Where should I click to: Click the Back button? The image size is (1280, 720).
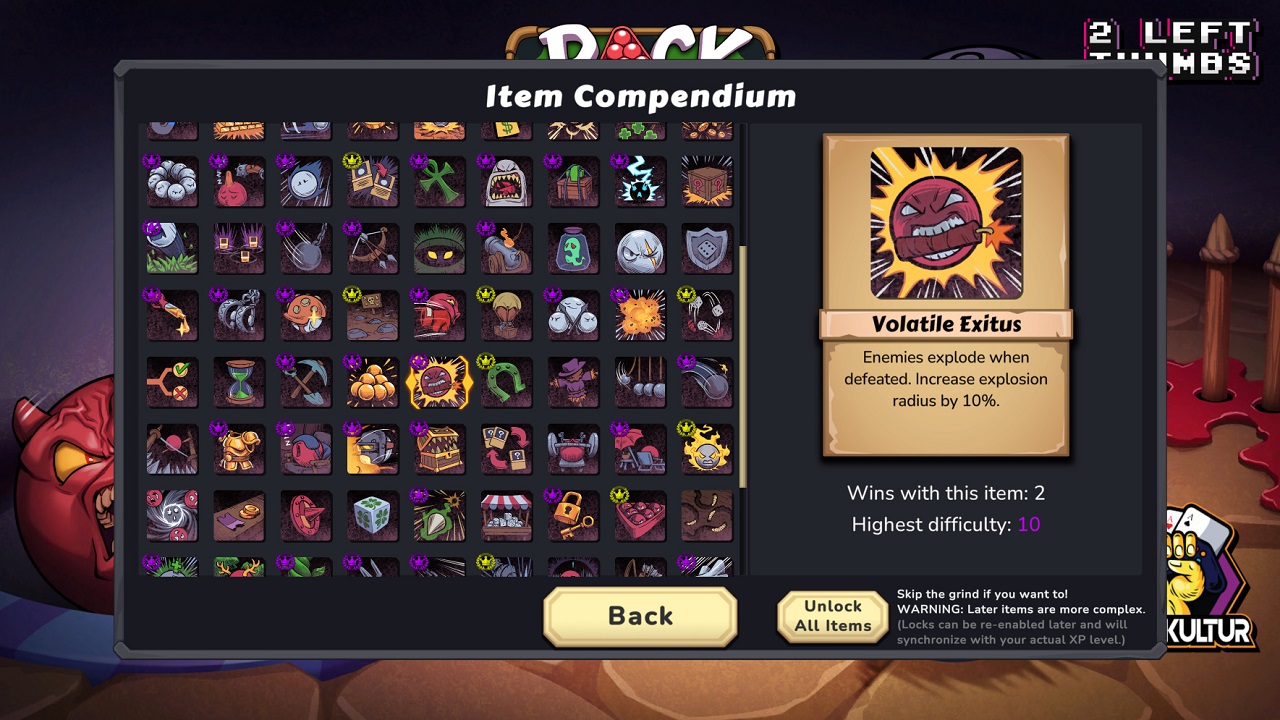(639, 616)
